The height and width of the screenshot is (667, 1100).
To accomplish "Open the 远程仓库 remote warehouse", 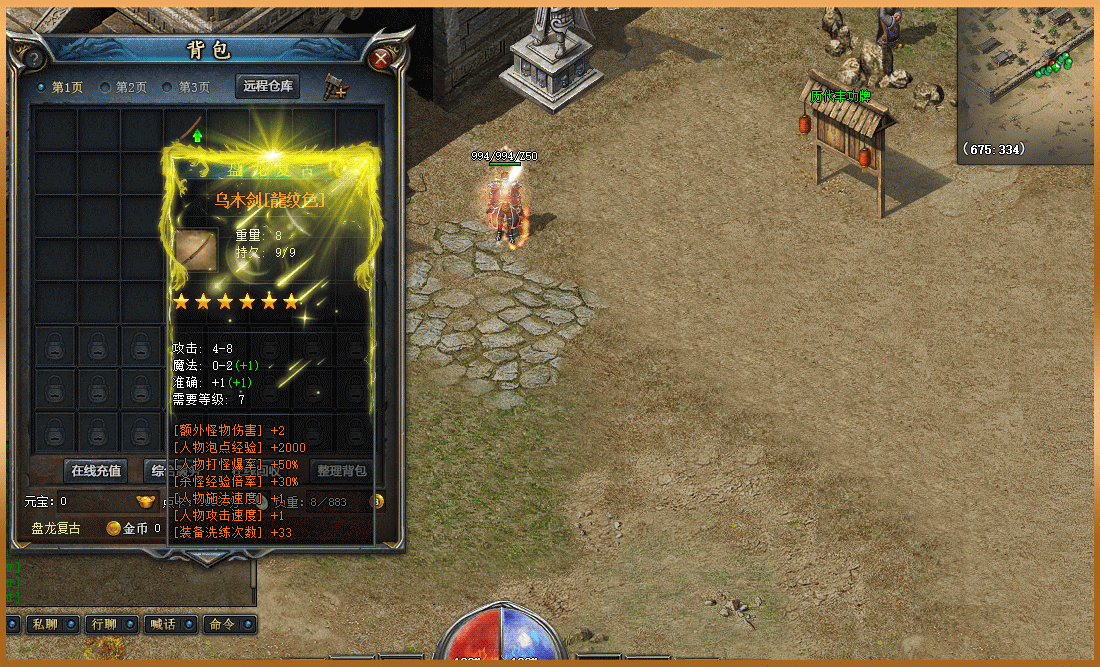I will (268, 86).
